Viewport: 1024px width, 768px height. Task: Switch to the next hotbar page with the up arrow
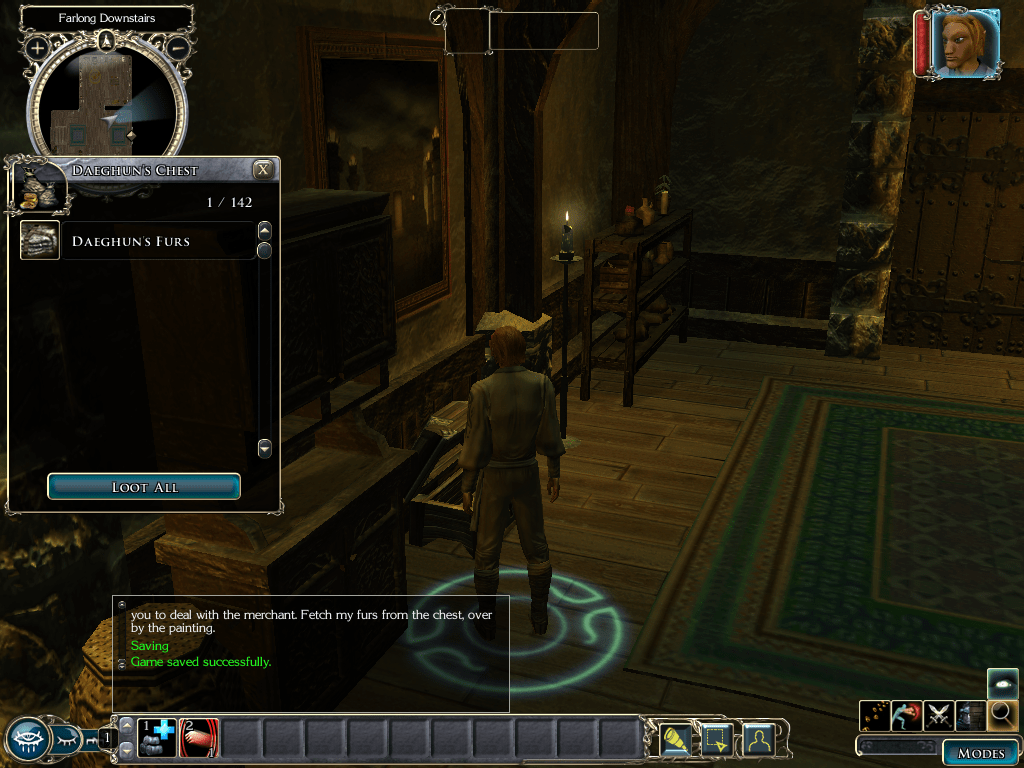(x=126, y=725)
